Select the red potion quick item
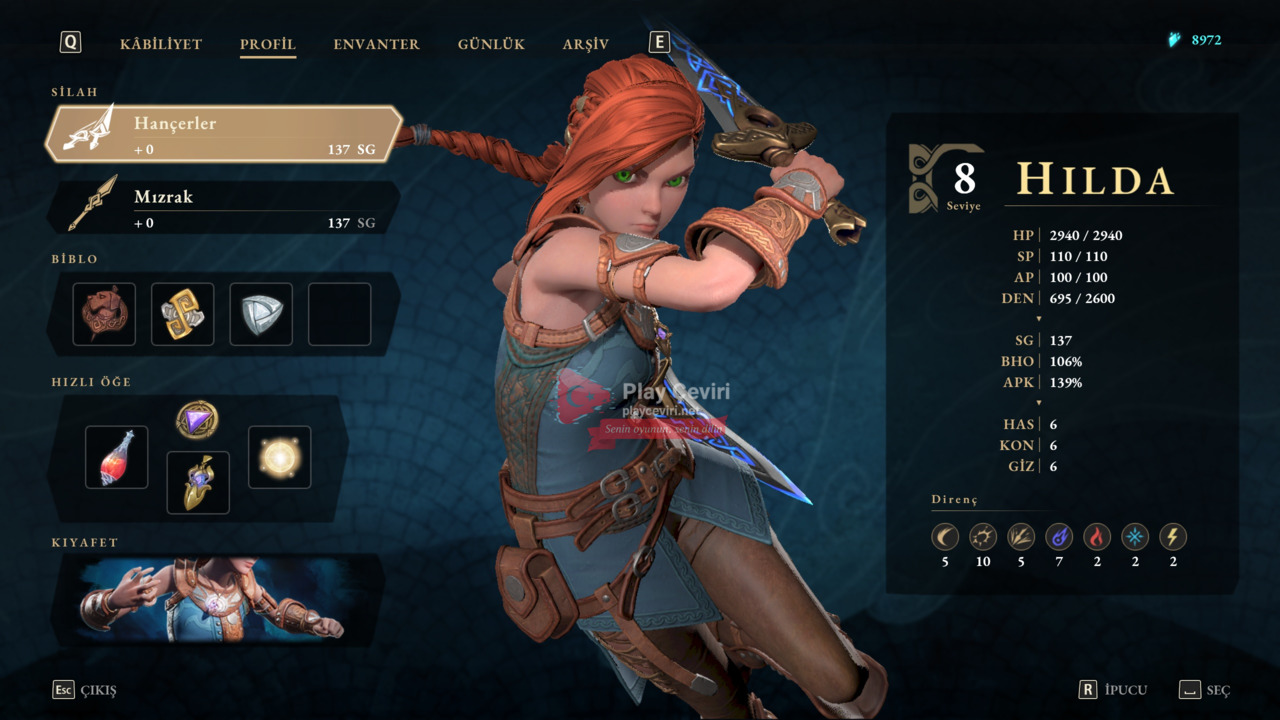 pos(116,457)
